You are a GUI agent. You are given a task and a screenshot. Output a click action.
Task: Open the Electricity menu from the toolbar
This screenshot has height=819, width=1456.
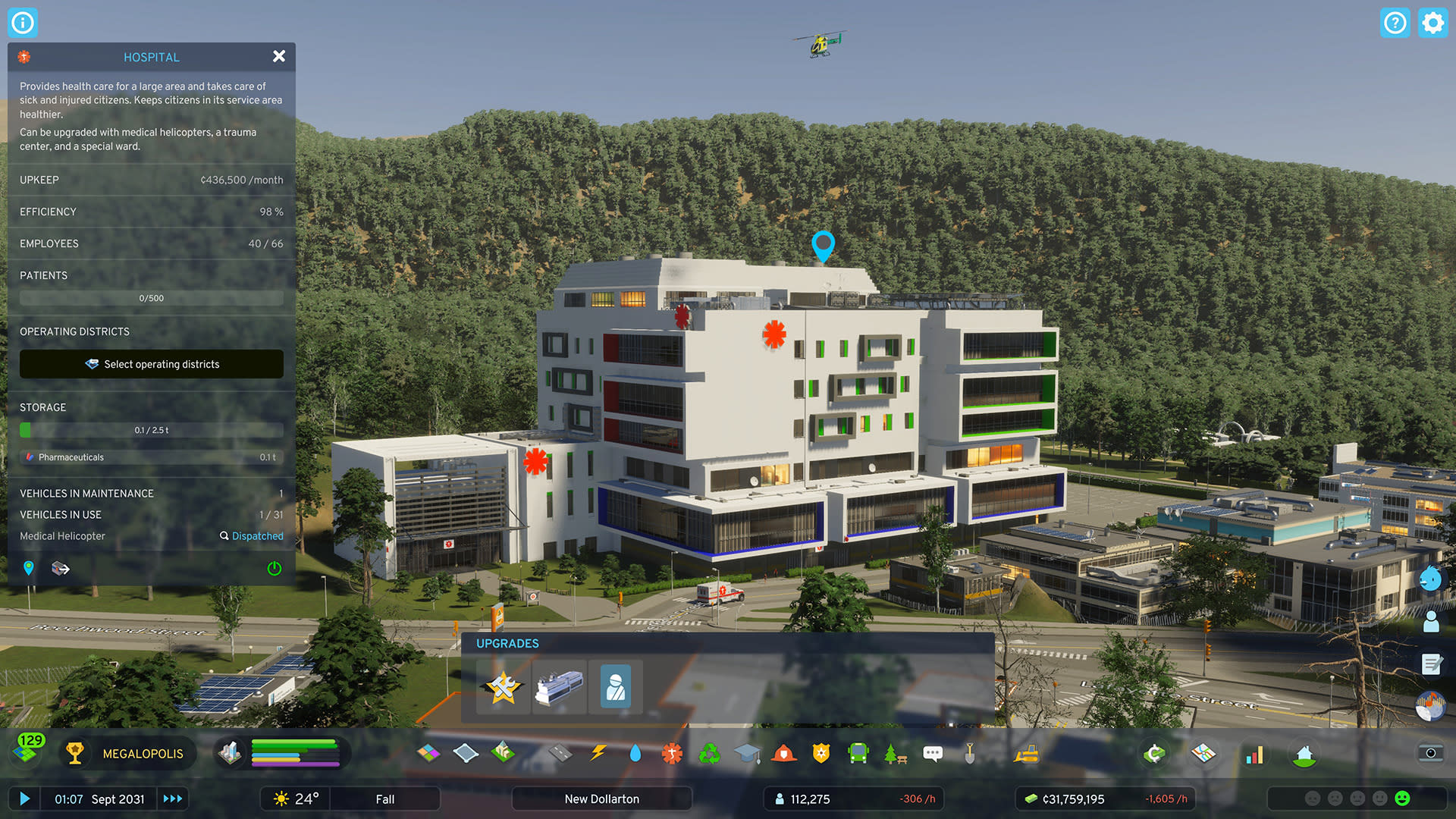(x=598, y=753)
